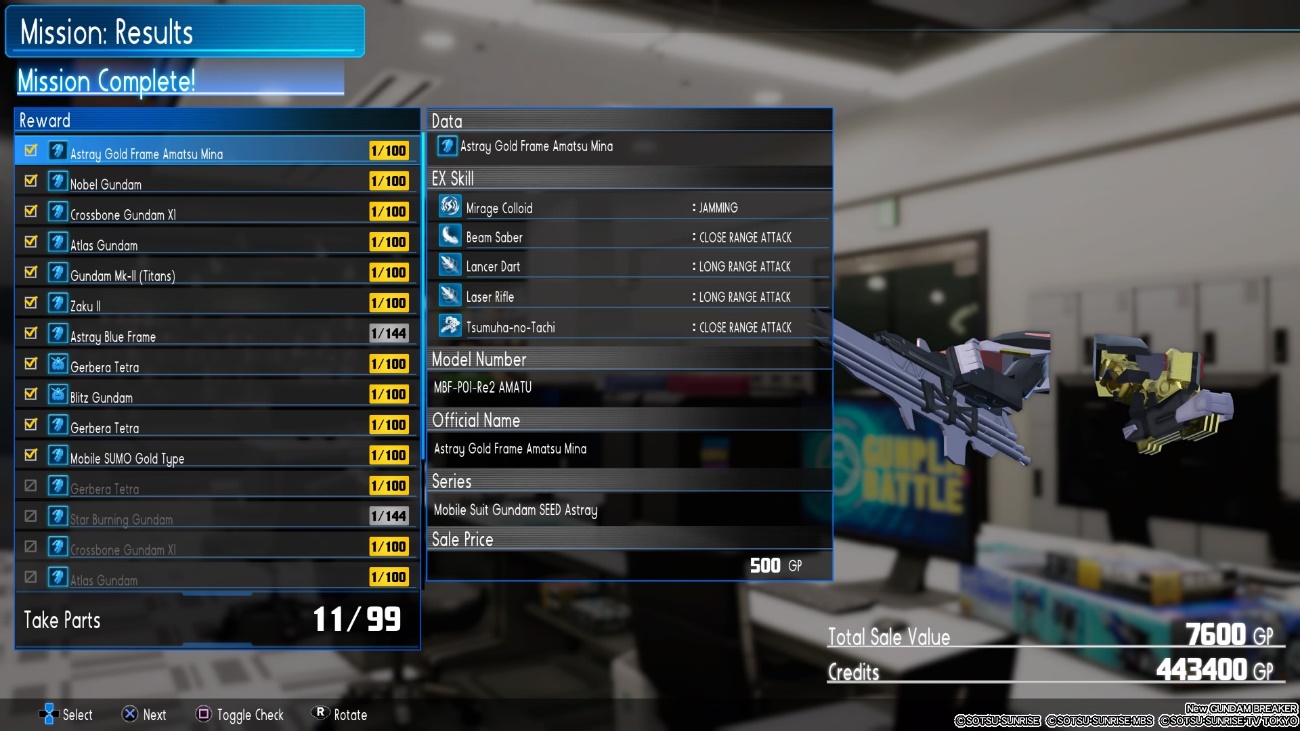1300x731 pixels.
Task: Toggle the checkbox next to Zaku II
Action: click(31, 303)
